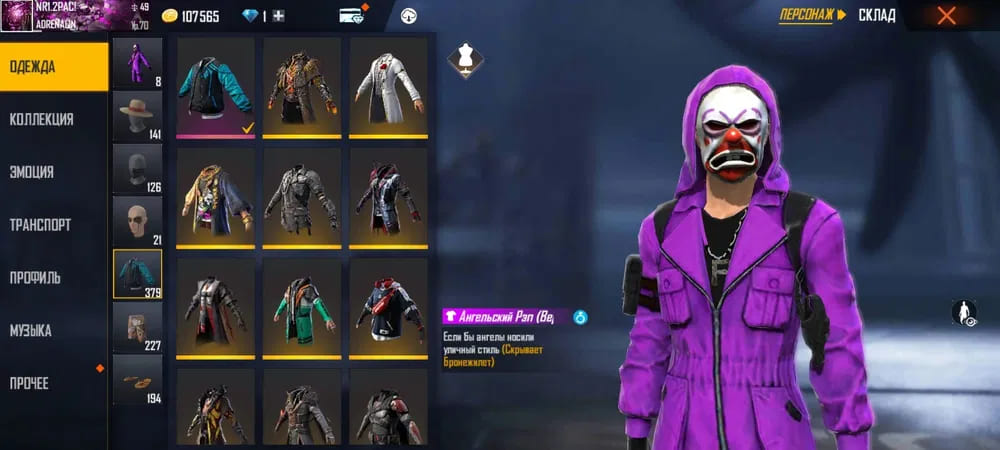Switch to the Коллекция tab
The width and height of the screenshot is (1000, 450).
click(x=54, y=119)
